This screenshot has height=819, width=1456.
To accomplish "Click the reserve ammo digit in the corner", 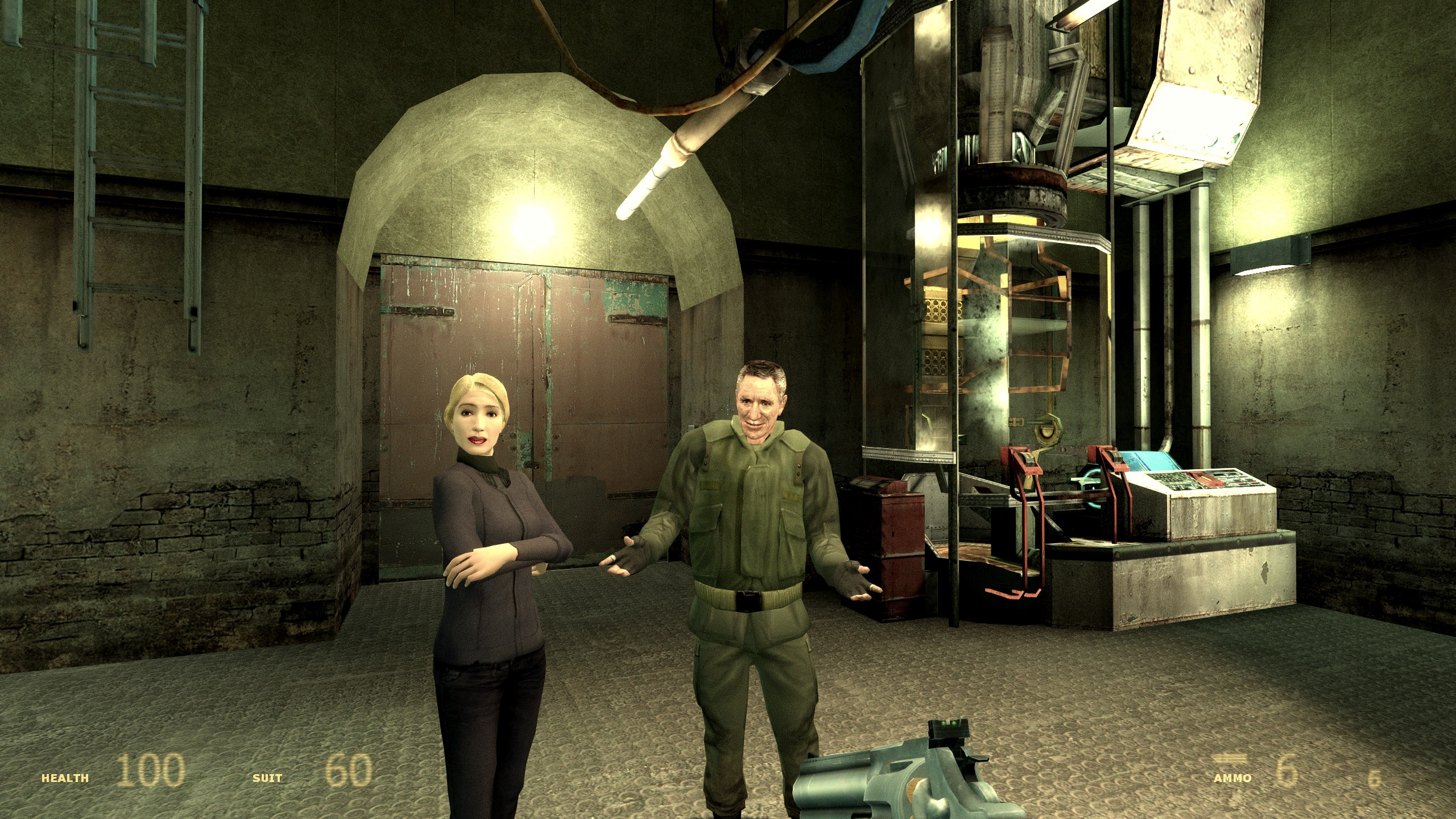I will click(x=1375, y=780).
